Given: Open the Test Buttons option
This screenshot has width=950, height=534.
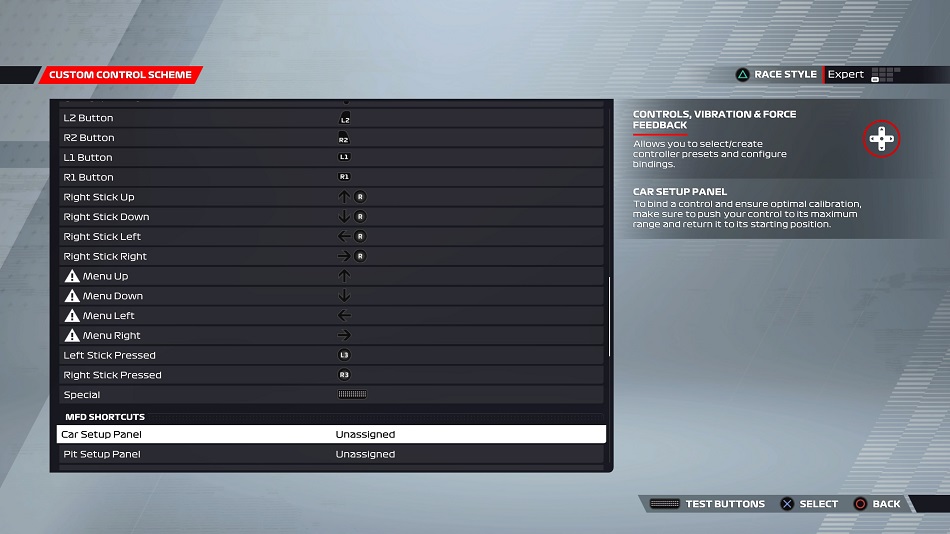Looking at the screenshot, I should click(708, 504).
